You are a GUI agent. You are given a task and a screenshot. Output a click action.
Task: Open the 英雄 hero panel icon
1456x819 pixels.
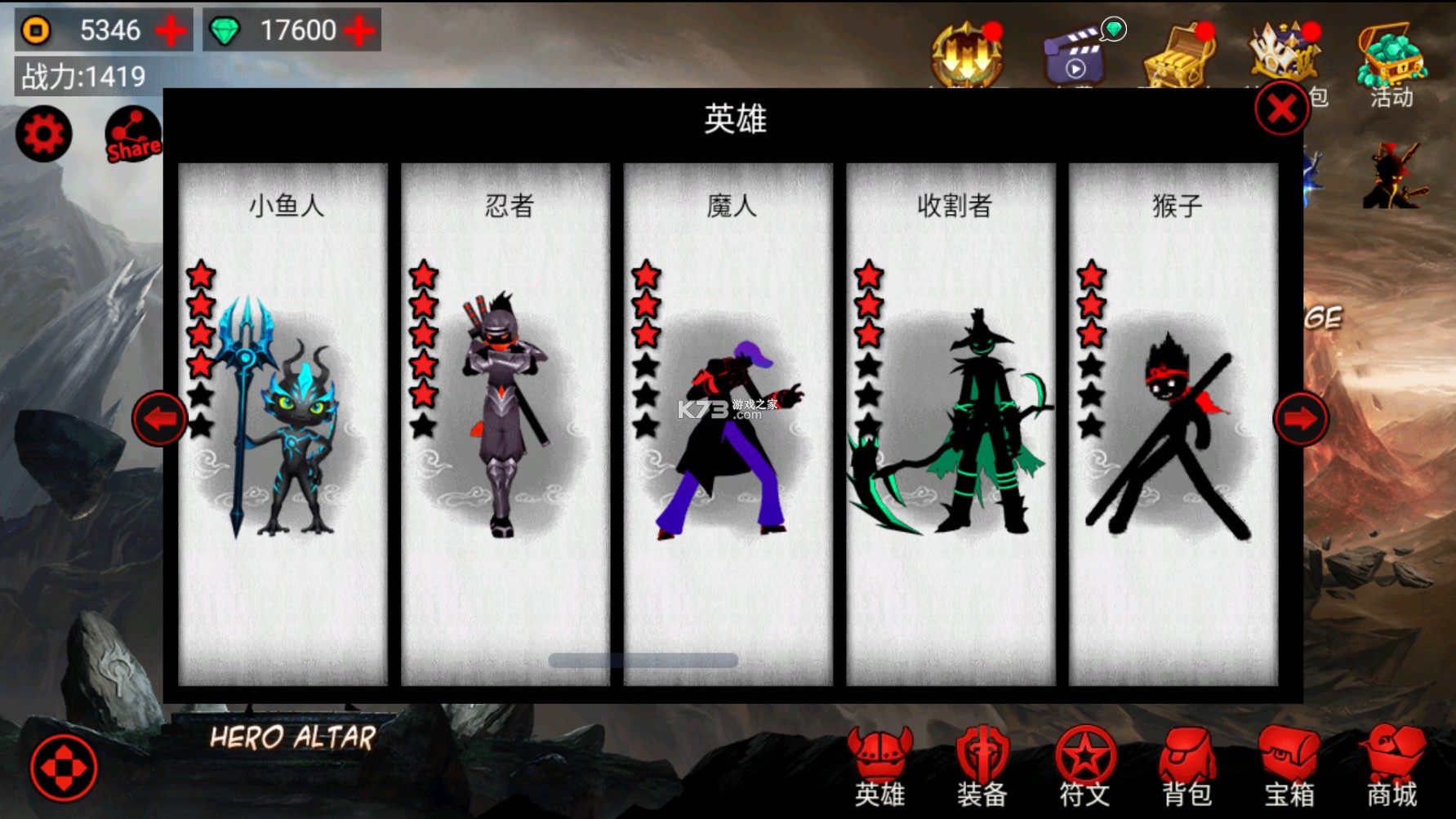(880, 768)
